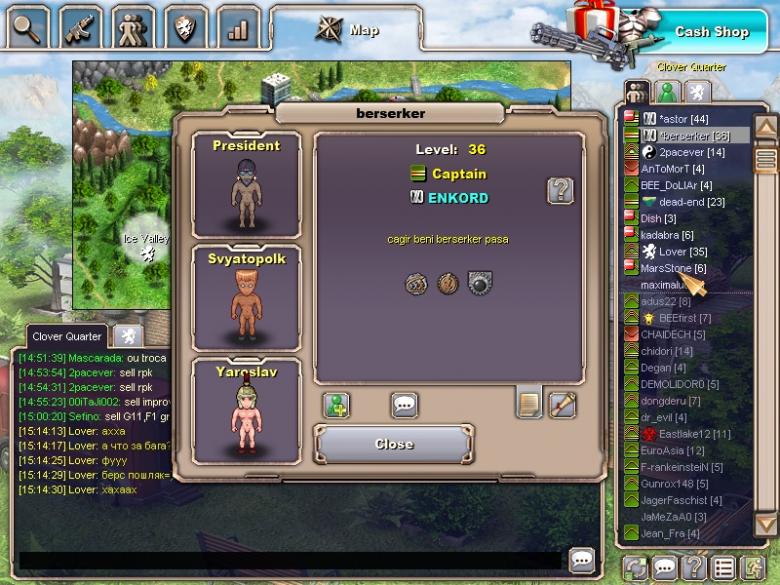Screen dimensions: 780x585
Task: Select player Lover [35] in the player list
Action: 680,252
